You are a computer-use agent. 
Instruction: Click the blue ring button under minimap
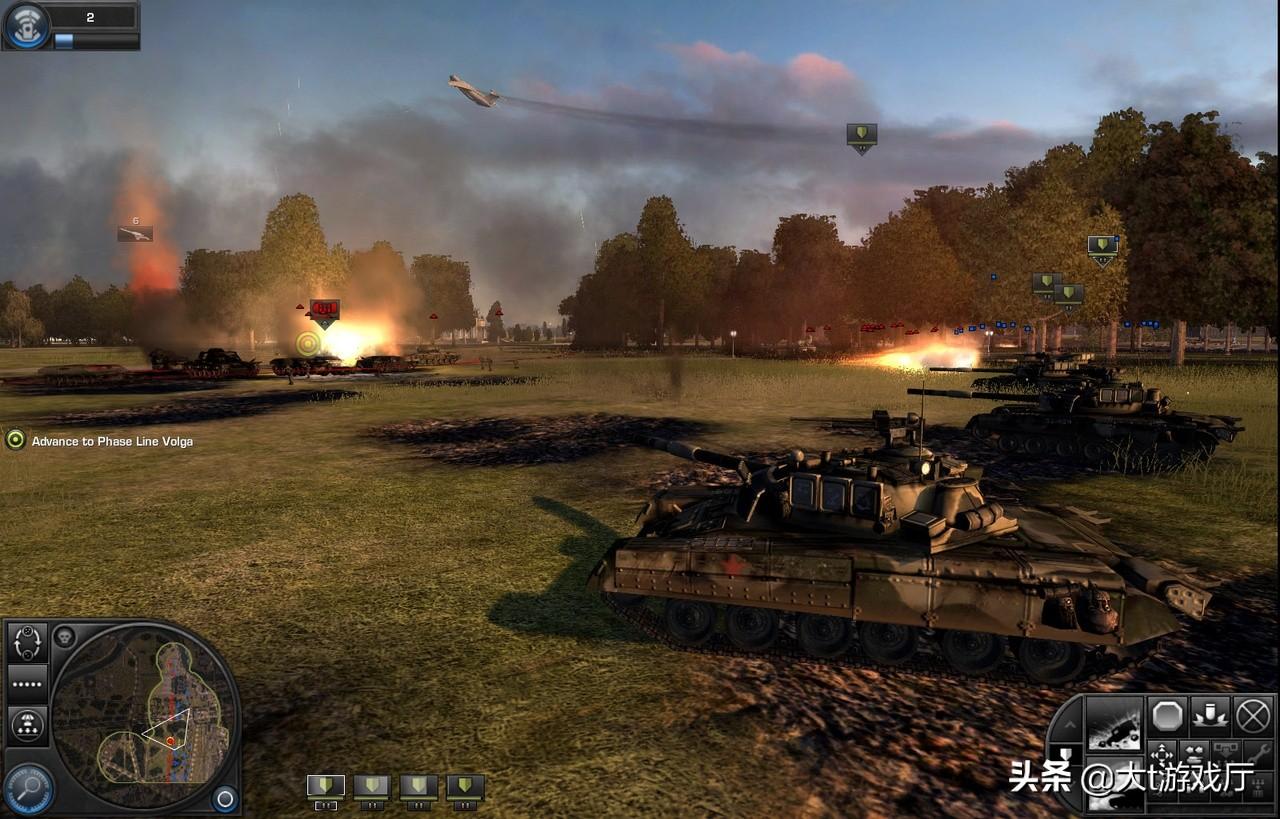tap(225, 798)
